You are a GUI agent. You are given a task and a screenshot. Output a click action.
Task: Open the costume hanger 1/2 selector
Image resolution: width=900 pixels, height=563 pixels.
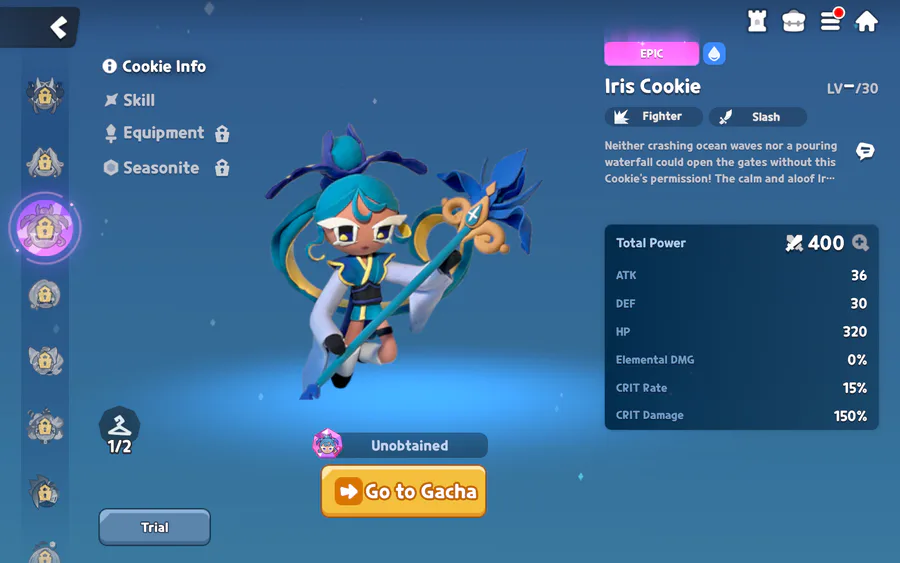click(119, 431)
